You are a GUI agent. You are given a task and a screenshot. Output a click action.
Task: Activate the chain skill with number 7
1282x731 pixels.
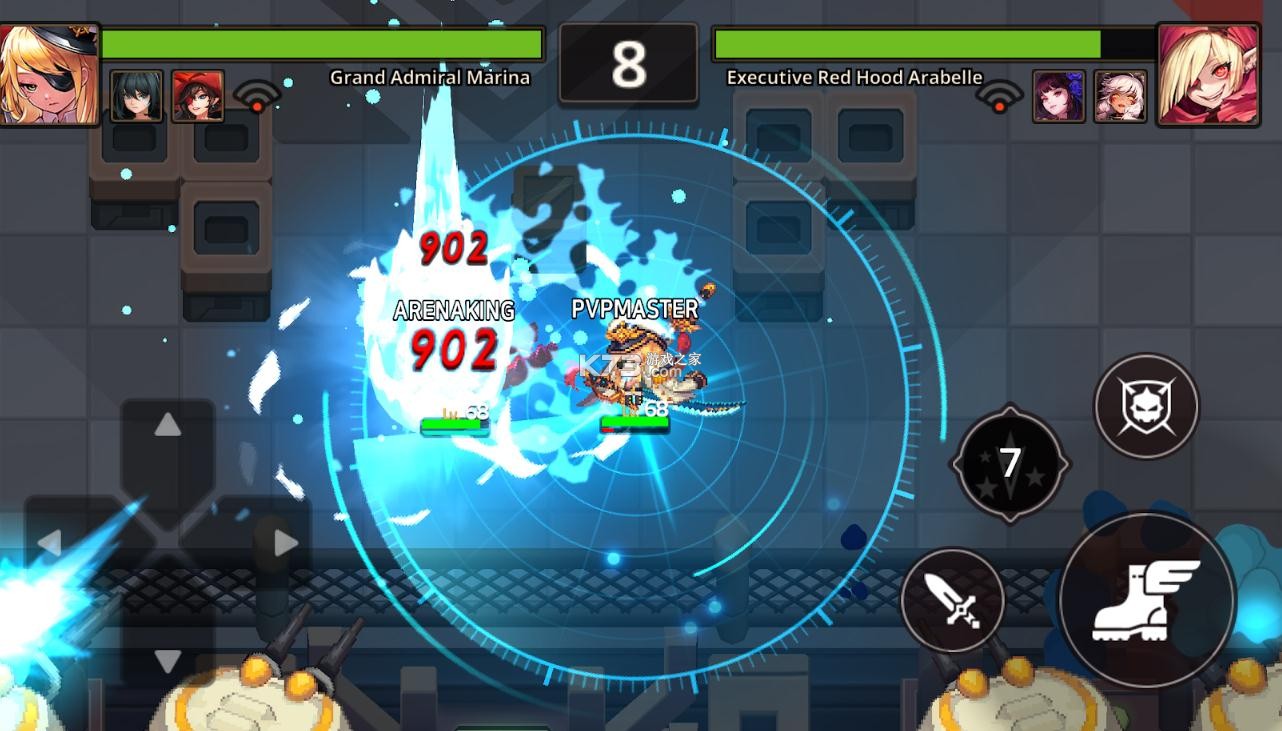[1009, 463]
